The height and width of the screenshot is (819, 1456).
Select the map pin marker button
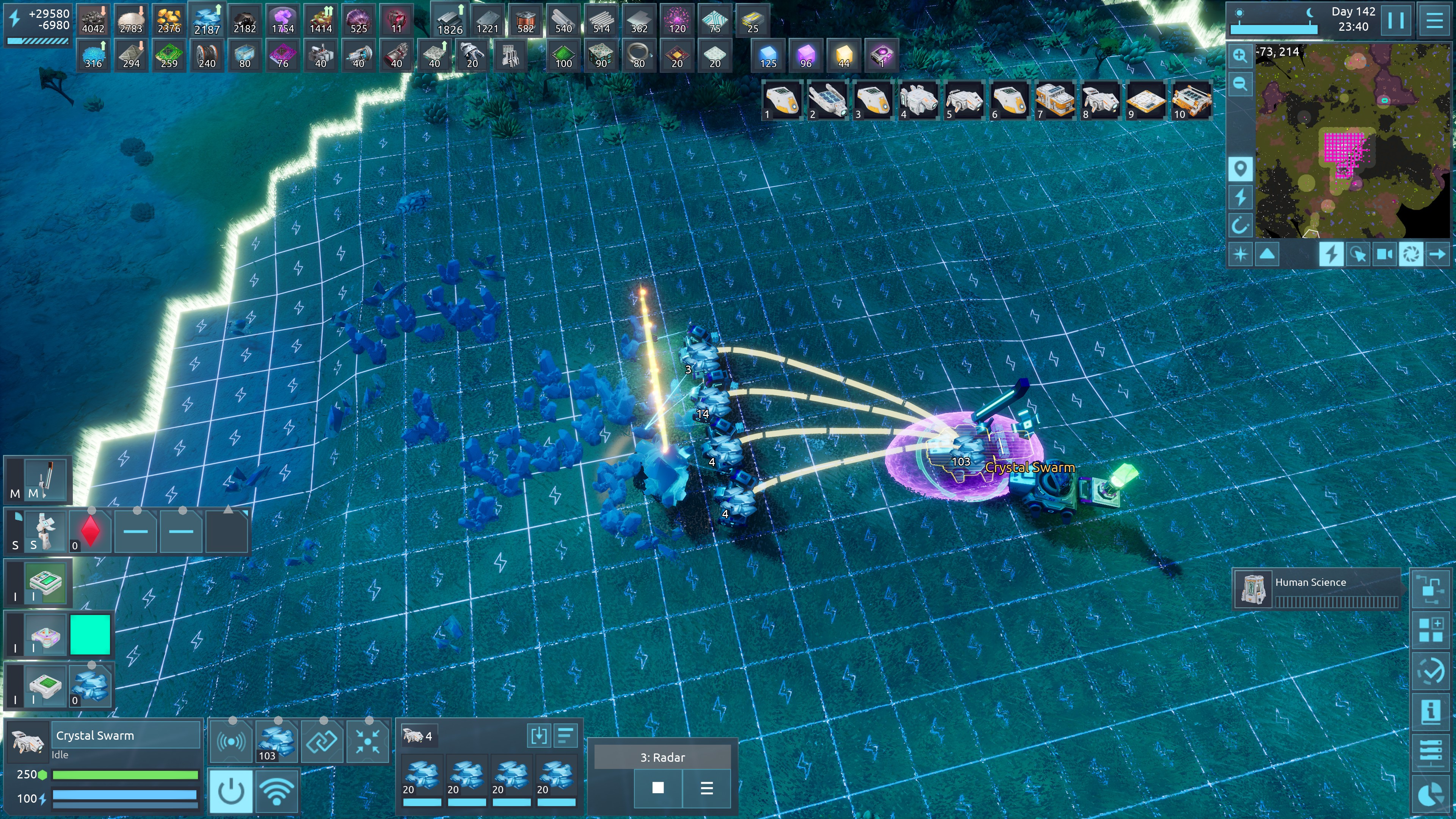click(x=1240, y=168)
